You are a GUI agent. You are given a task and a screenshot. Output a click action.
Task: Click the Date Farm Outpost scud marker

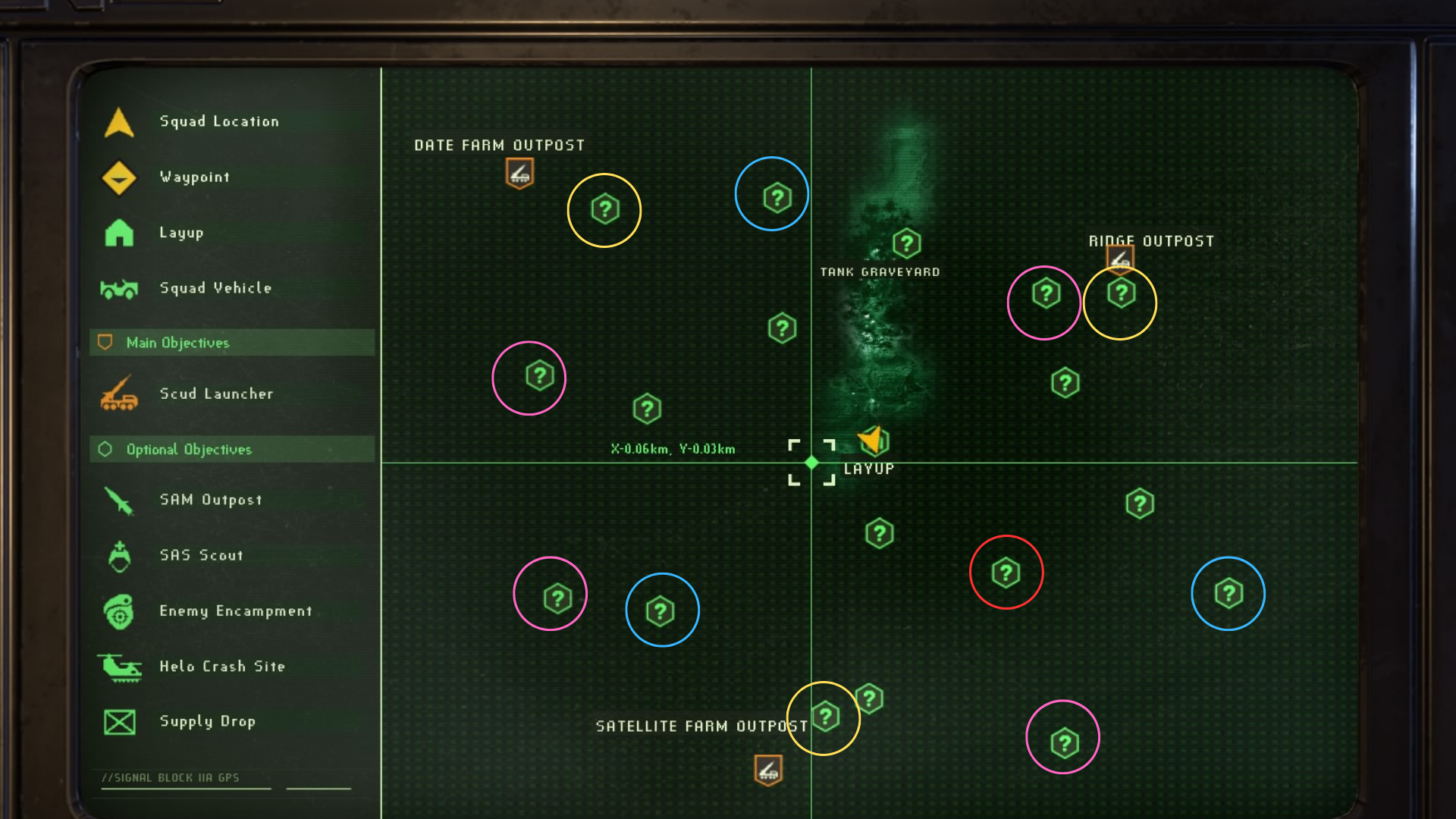pyautogui.click(x=519, y=174)
